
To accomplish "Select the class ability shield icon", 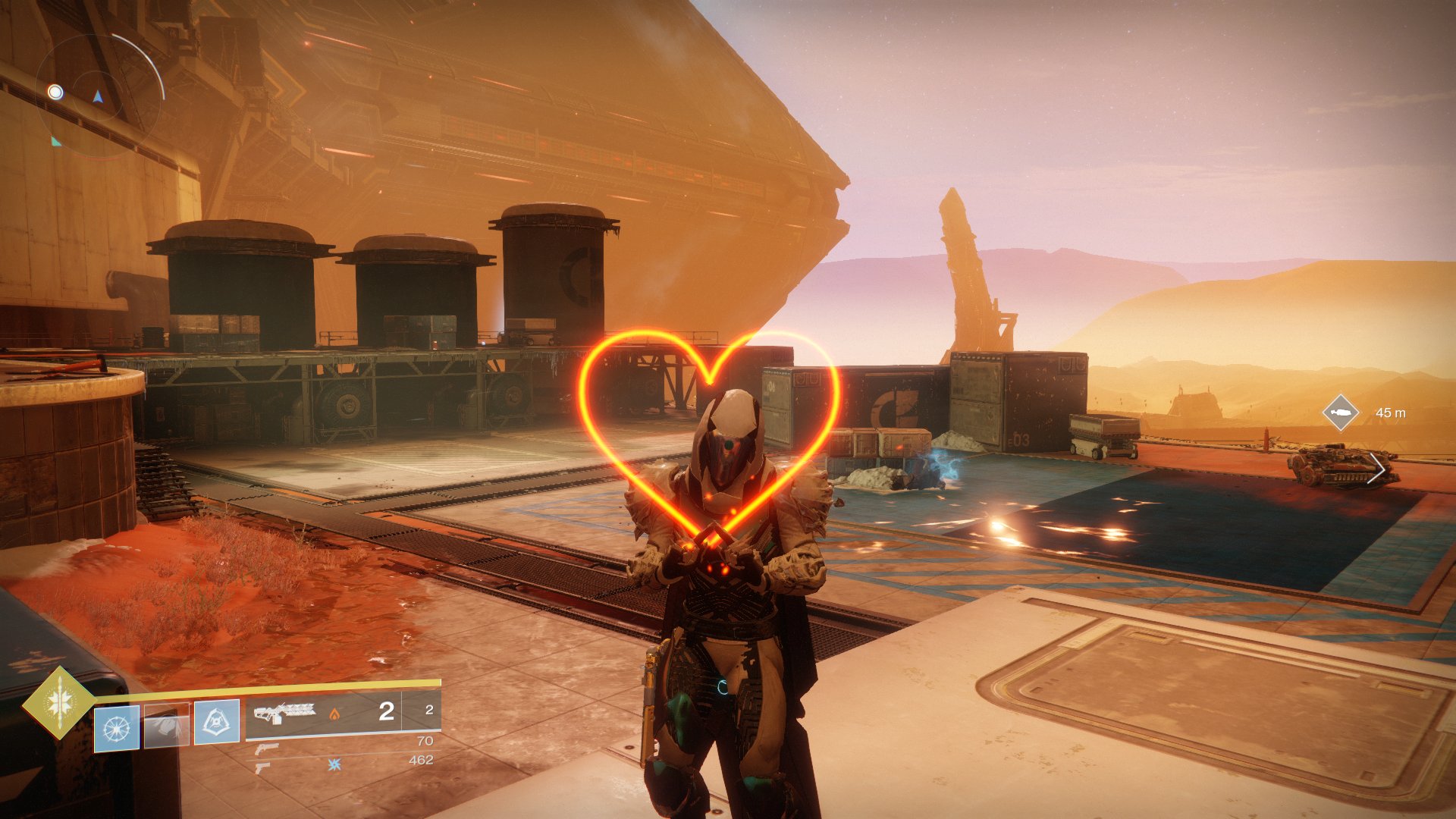I will coord(216,720).
